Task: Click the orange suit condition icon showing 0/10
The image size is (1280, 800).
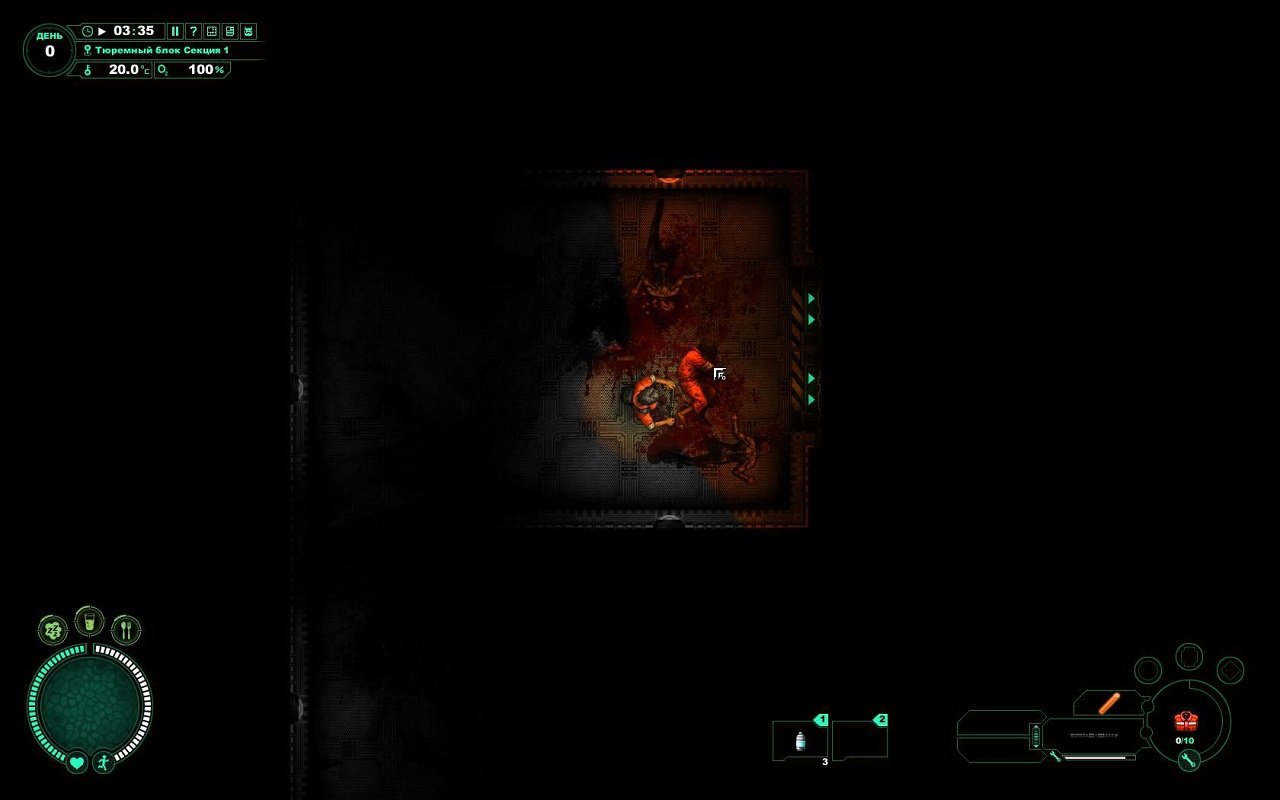Action: pos(1186,724)
